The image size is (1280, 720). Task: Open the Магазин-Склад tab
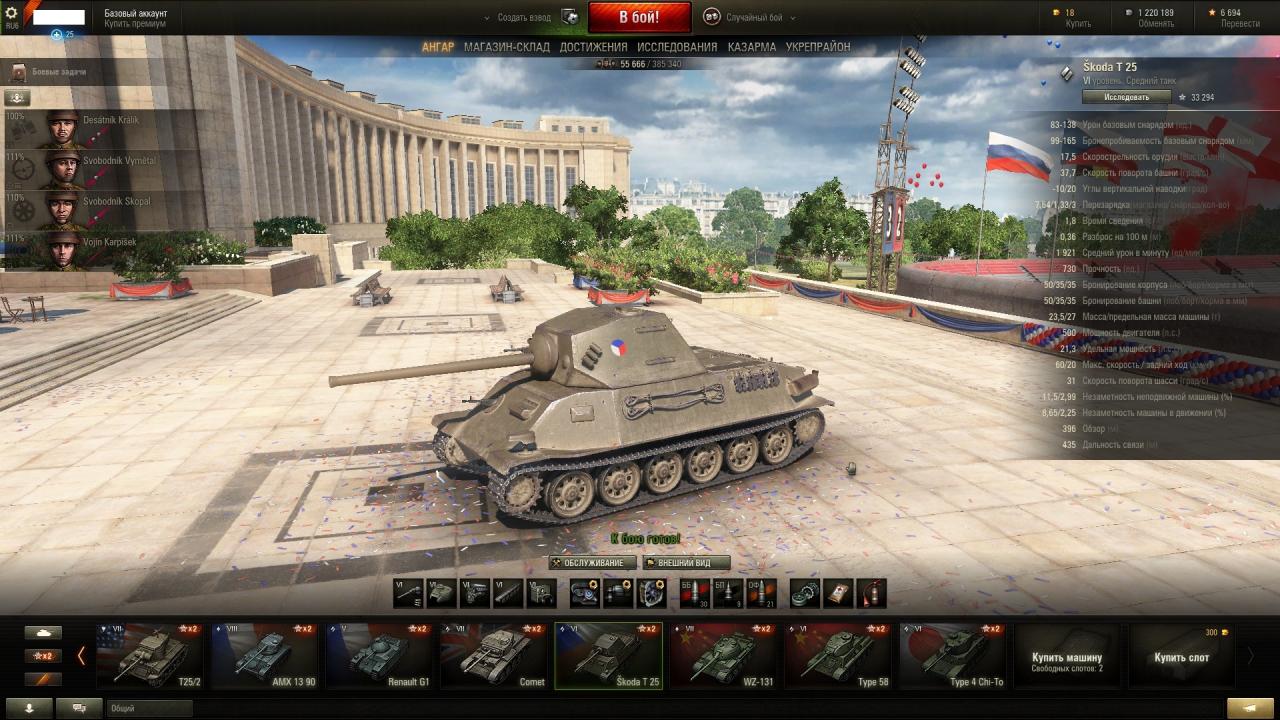tap(506, 47)
